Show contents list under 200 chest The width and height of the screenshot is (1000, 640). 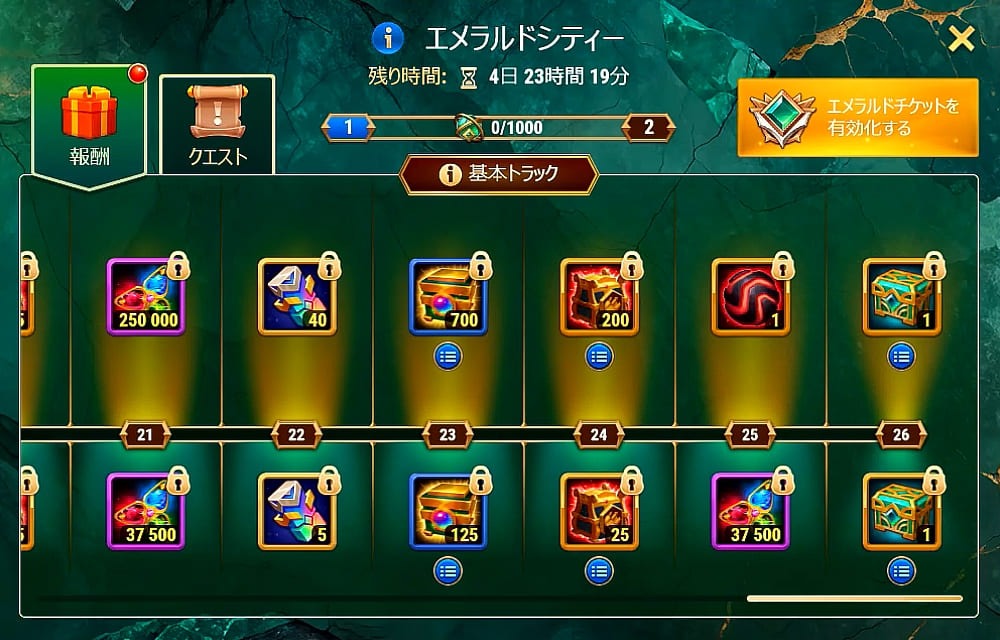click(599, 355)
